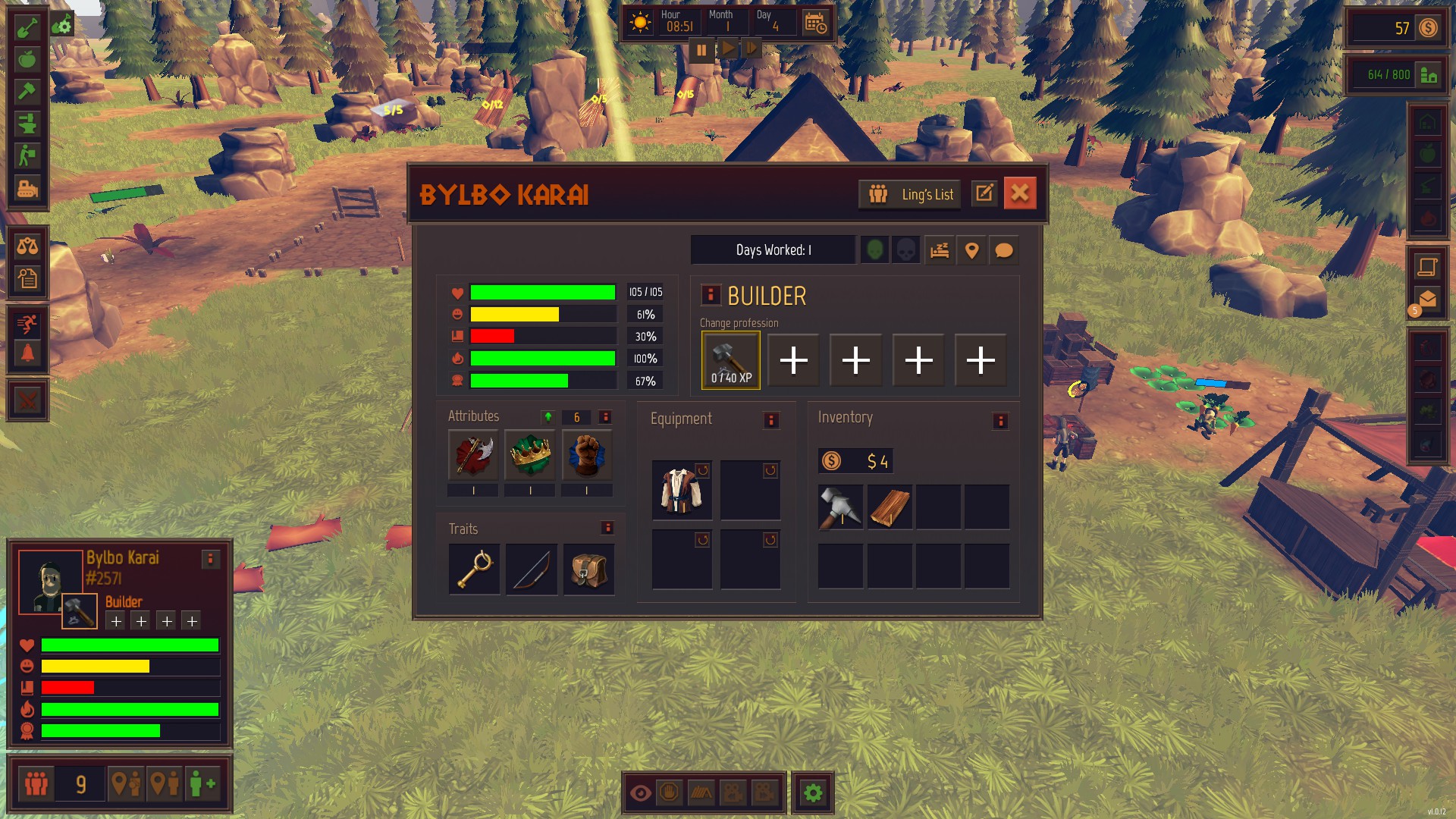The height and width of the screenshot is (819, 1456).
Task: Open the green gear settings button
Action: tap(813, 793)
